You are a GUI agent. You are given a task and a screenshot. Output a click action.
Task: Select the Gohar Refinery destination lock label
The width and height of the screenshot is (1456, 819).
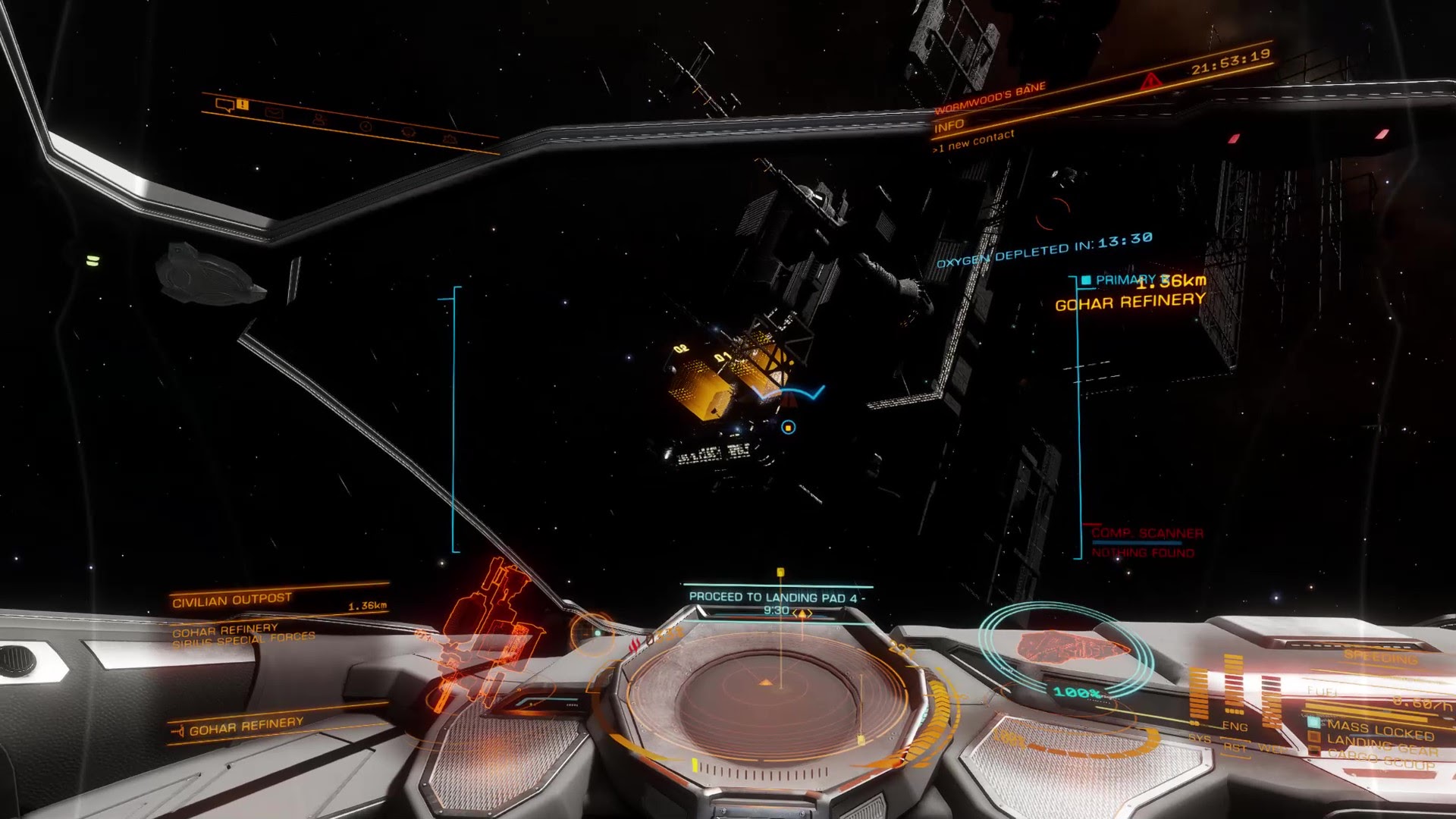[246, 726]
